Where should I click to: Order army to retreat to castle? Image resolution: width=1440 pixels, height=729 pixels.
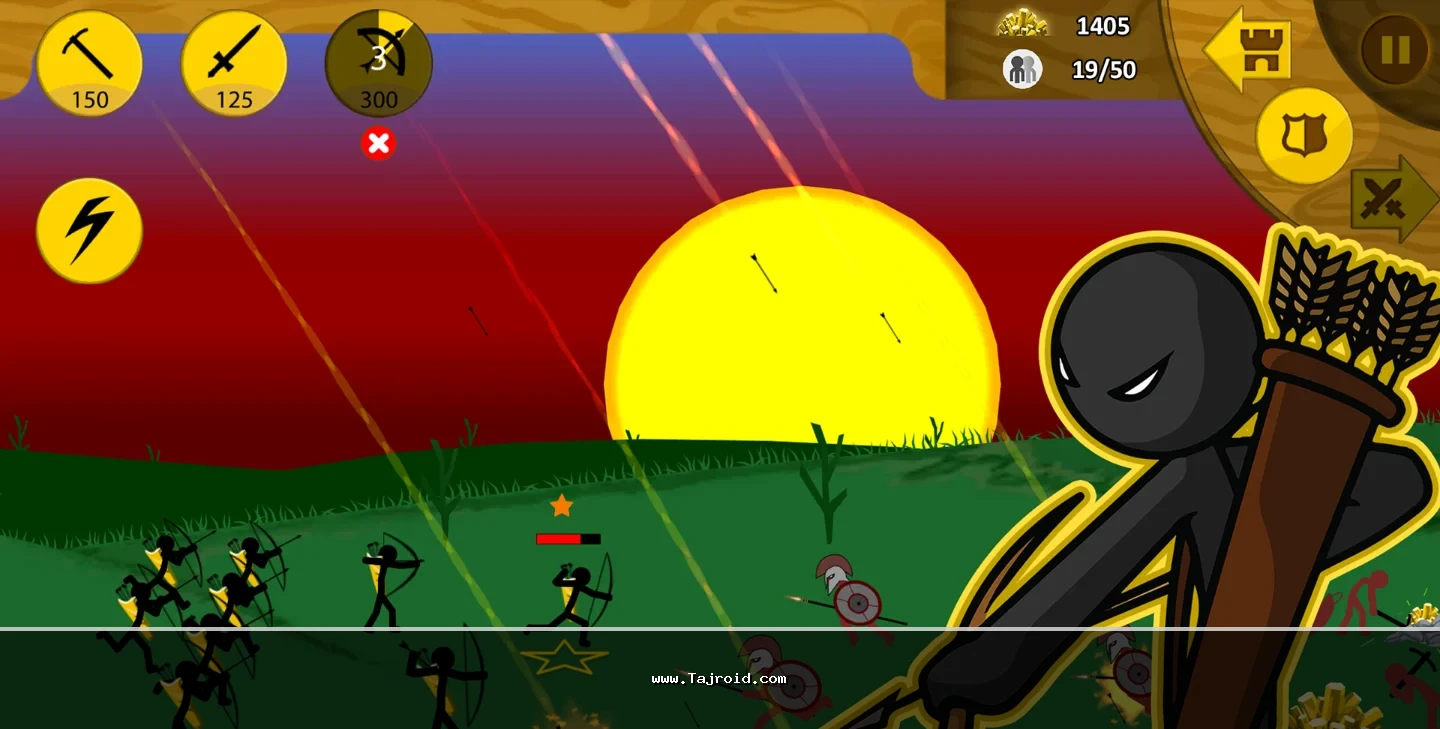click(x=1248, y=49)
